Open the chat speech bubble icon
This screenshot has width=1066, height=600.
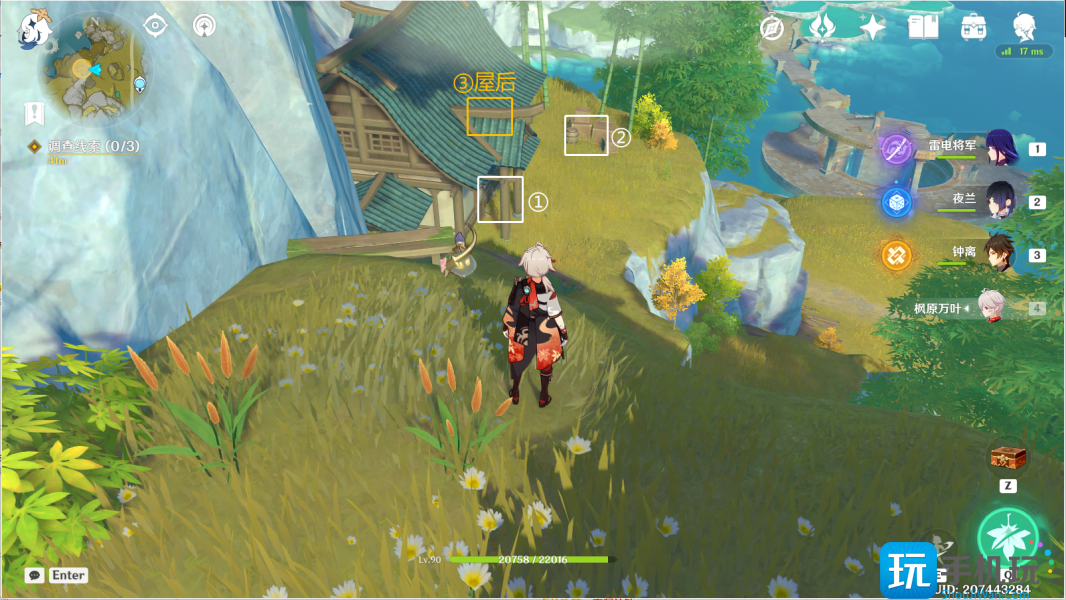coord(35,575)
